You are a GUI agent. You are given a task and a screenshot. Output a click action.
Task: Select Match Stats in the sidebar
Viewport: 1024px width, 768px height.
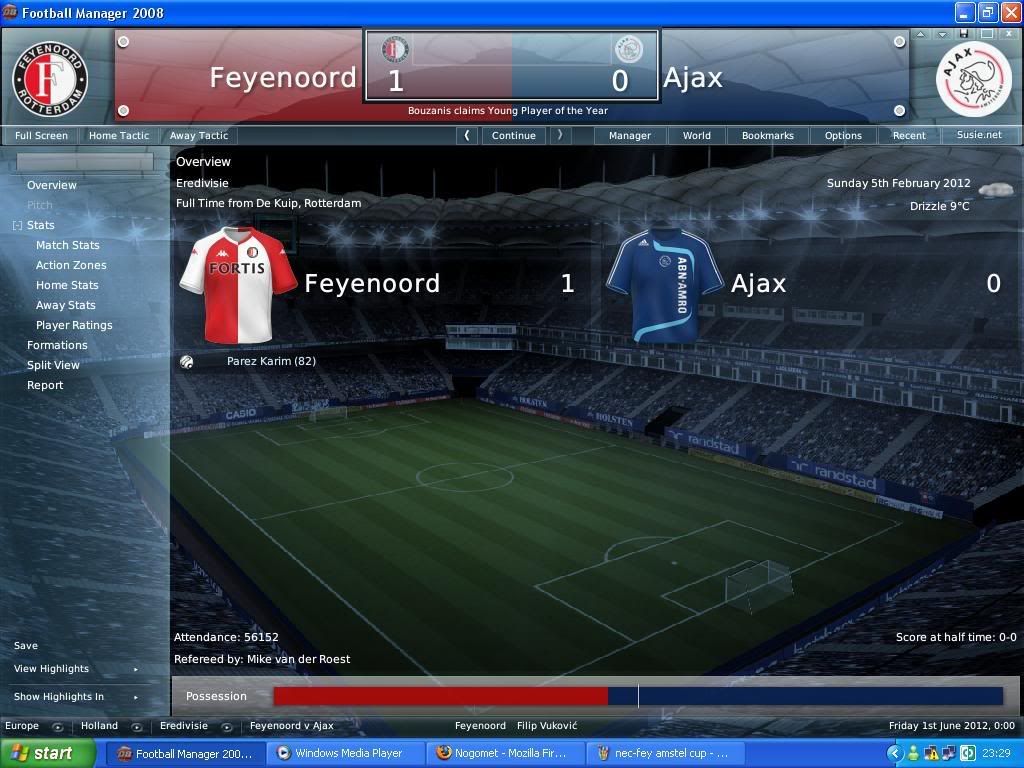pyautogui.click(x=68, y=245)
